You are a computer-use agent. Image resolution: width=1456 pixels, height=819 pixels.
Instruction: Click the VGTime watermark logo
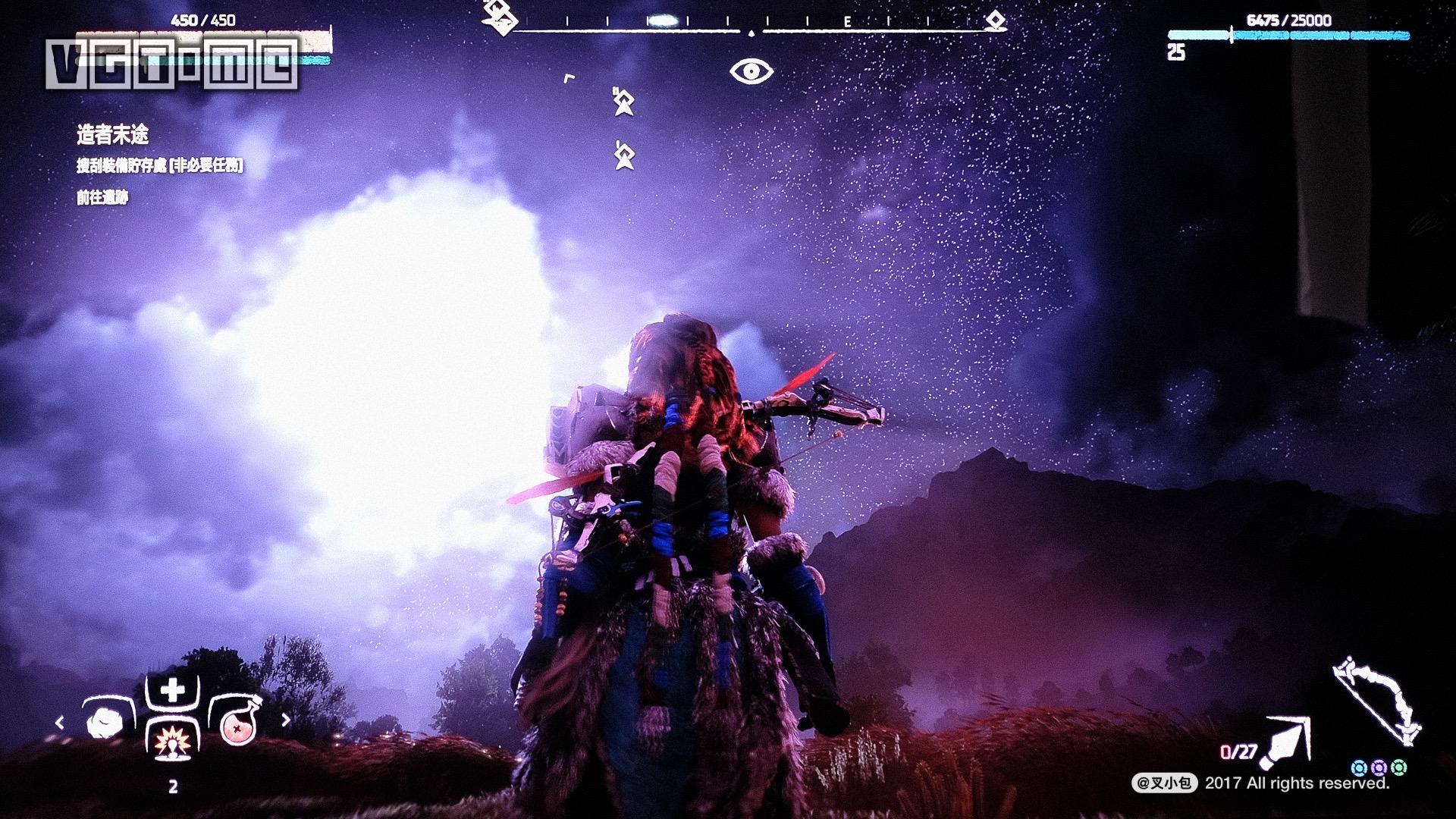click(172, 64)
